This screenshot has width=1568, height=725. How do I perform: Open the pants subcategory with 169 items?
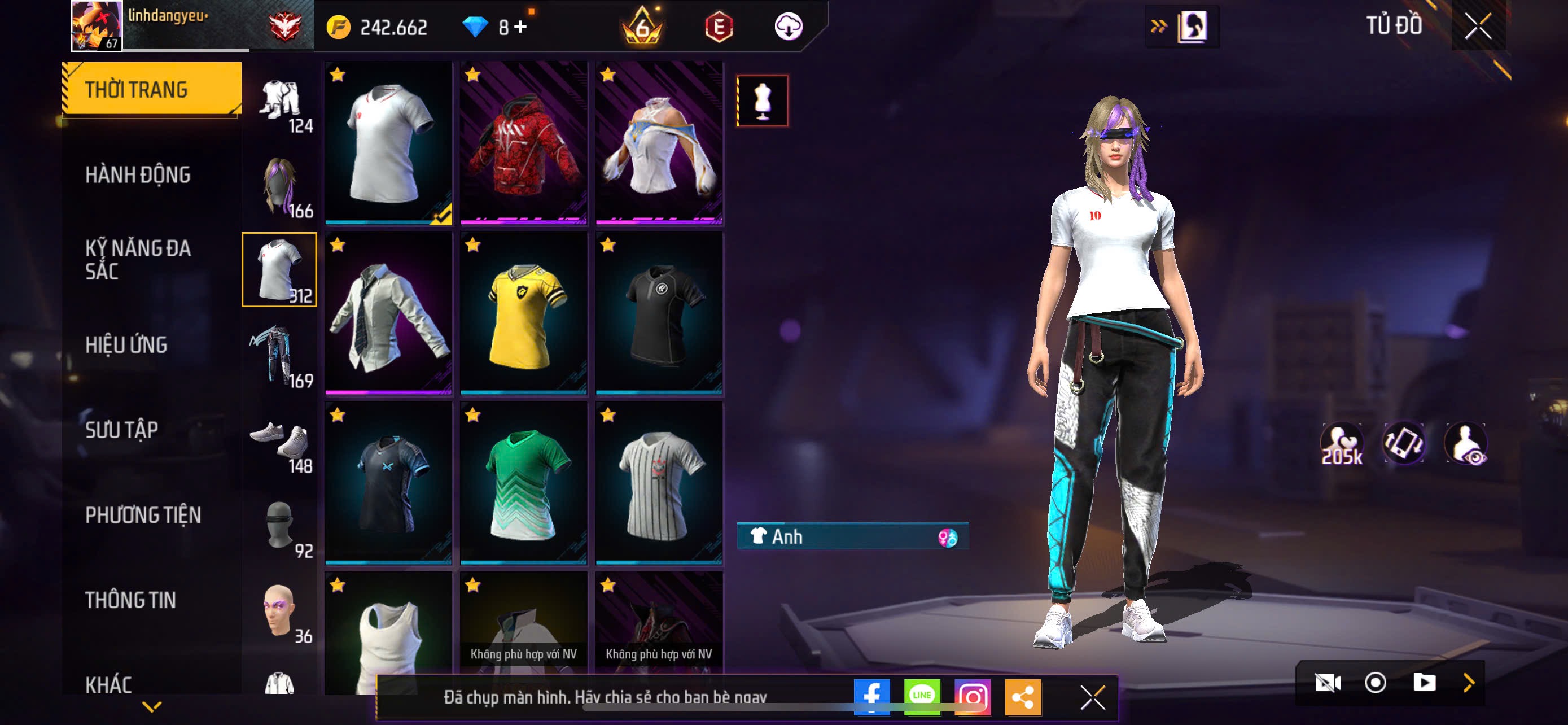point(279,356)
